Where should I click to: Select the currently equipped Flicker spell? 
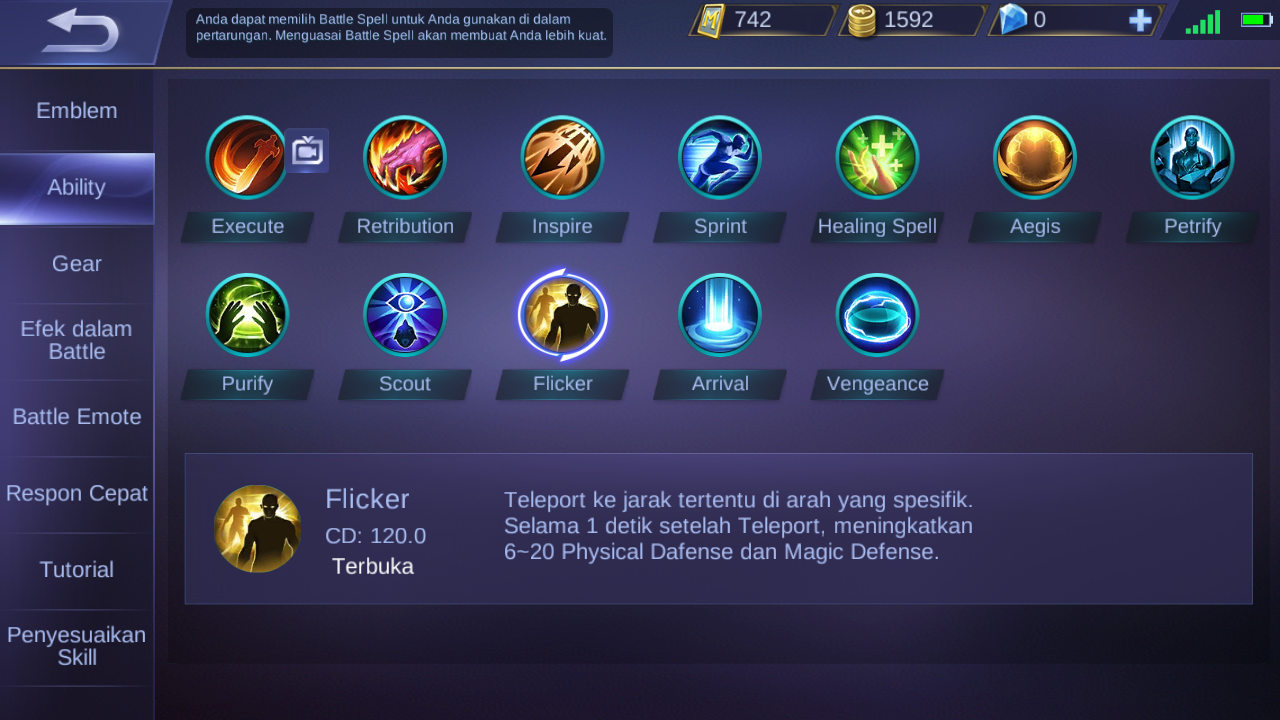[x=562, y=315]
